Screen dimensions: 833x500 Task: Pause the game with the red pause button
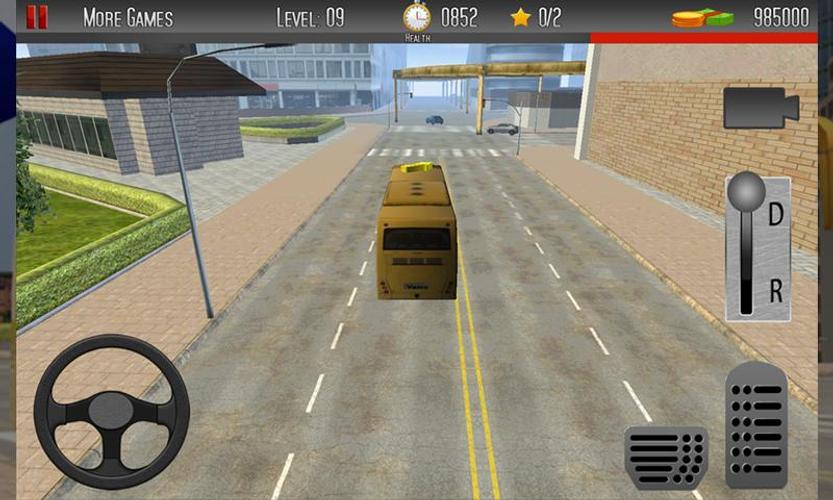pos(37,17)
